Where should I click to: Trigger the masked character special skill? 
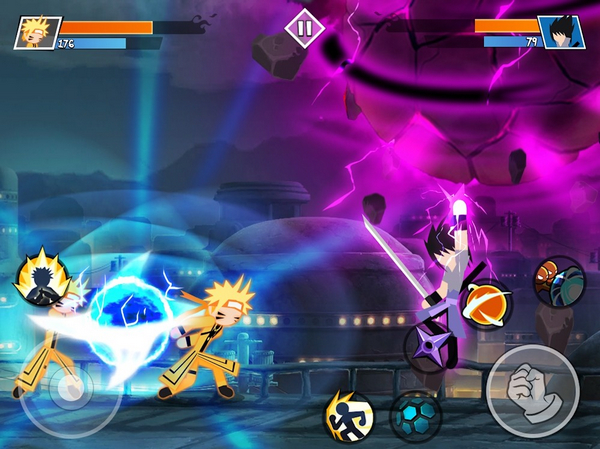(559, 282)
